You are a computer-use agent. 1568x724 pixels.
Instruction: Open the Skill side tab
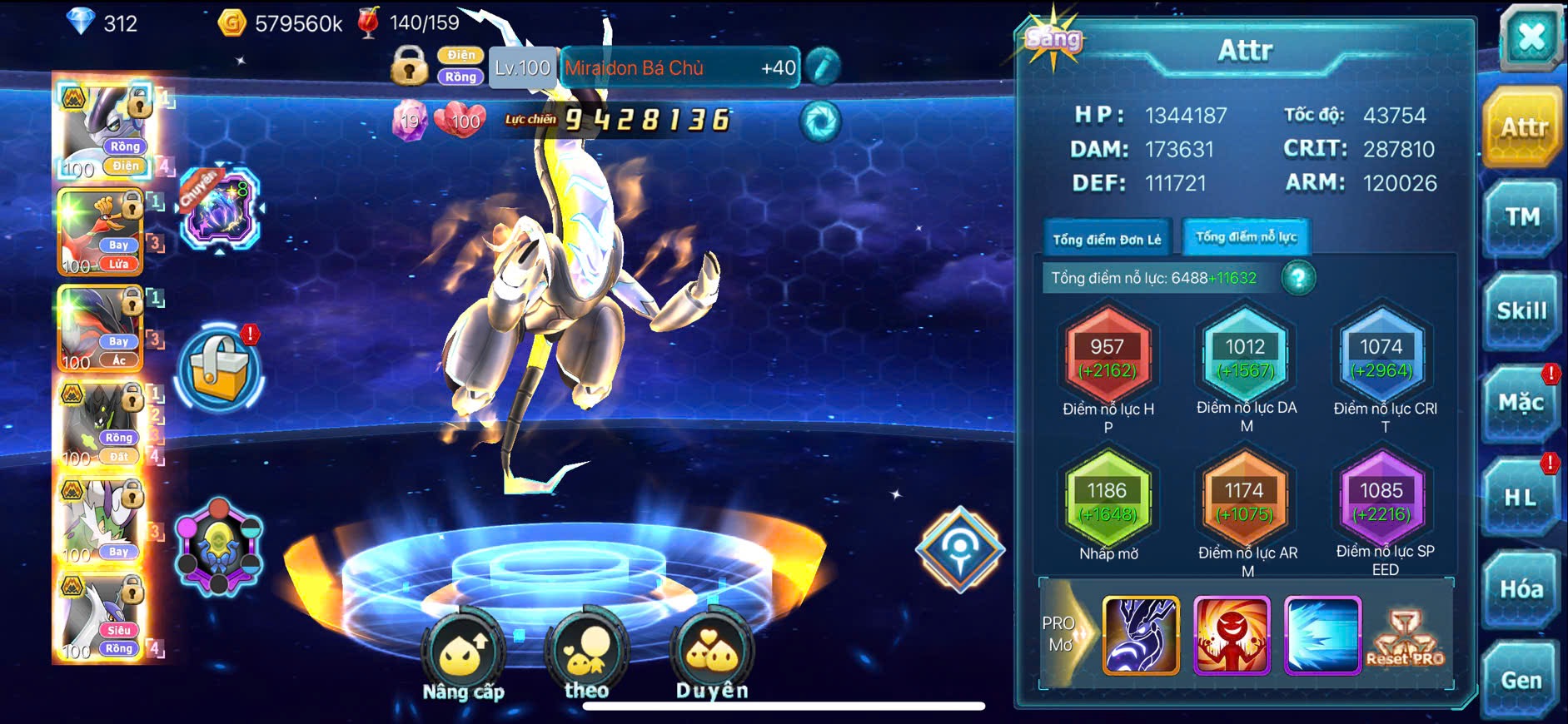1521,311
